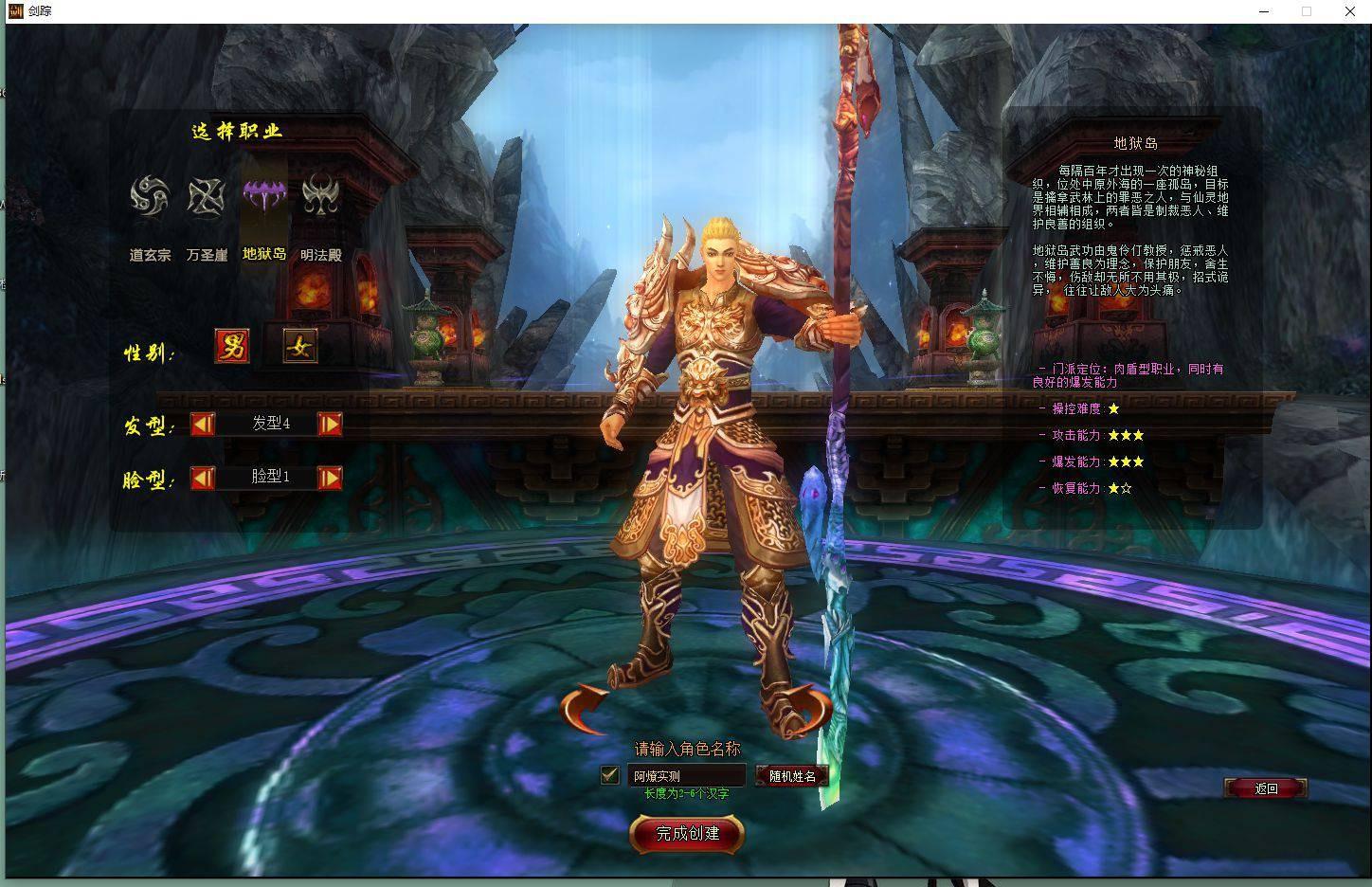Screen dimensions: 1372x887
Task: Select the 明法殿 class icon
Action: coord(322,194)
